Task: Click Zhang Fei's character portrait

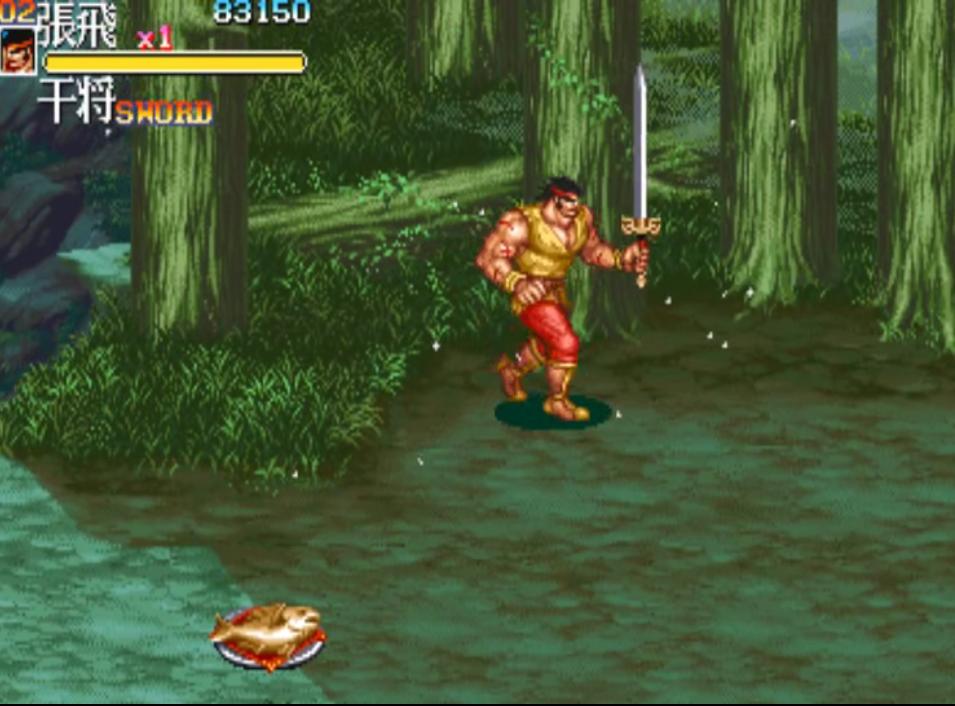Action: point(17,52)
